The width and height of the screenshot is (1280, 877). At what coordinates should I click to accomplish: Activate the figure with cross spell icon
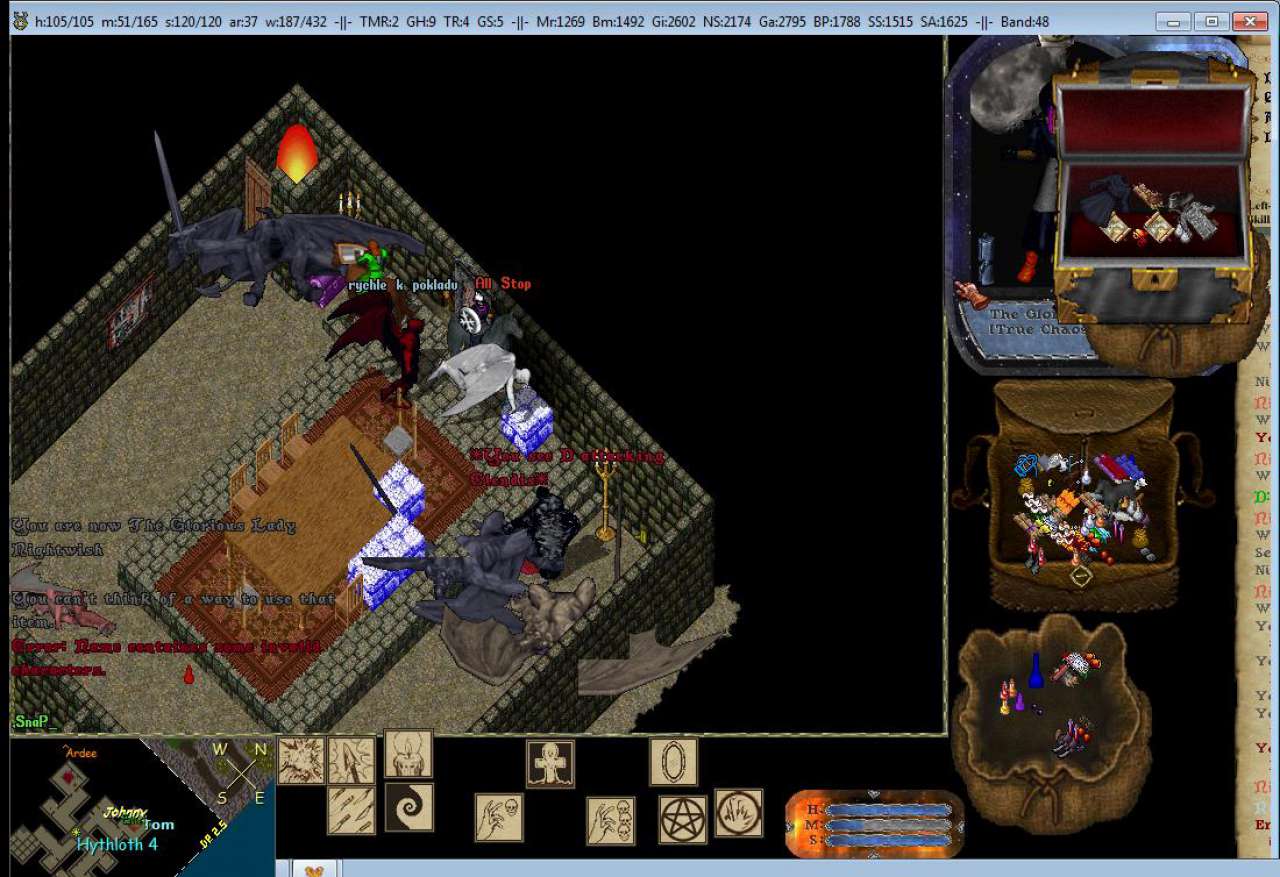[551, 763]
